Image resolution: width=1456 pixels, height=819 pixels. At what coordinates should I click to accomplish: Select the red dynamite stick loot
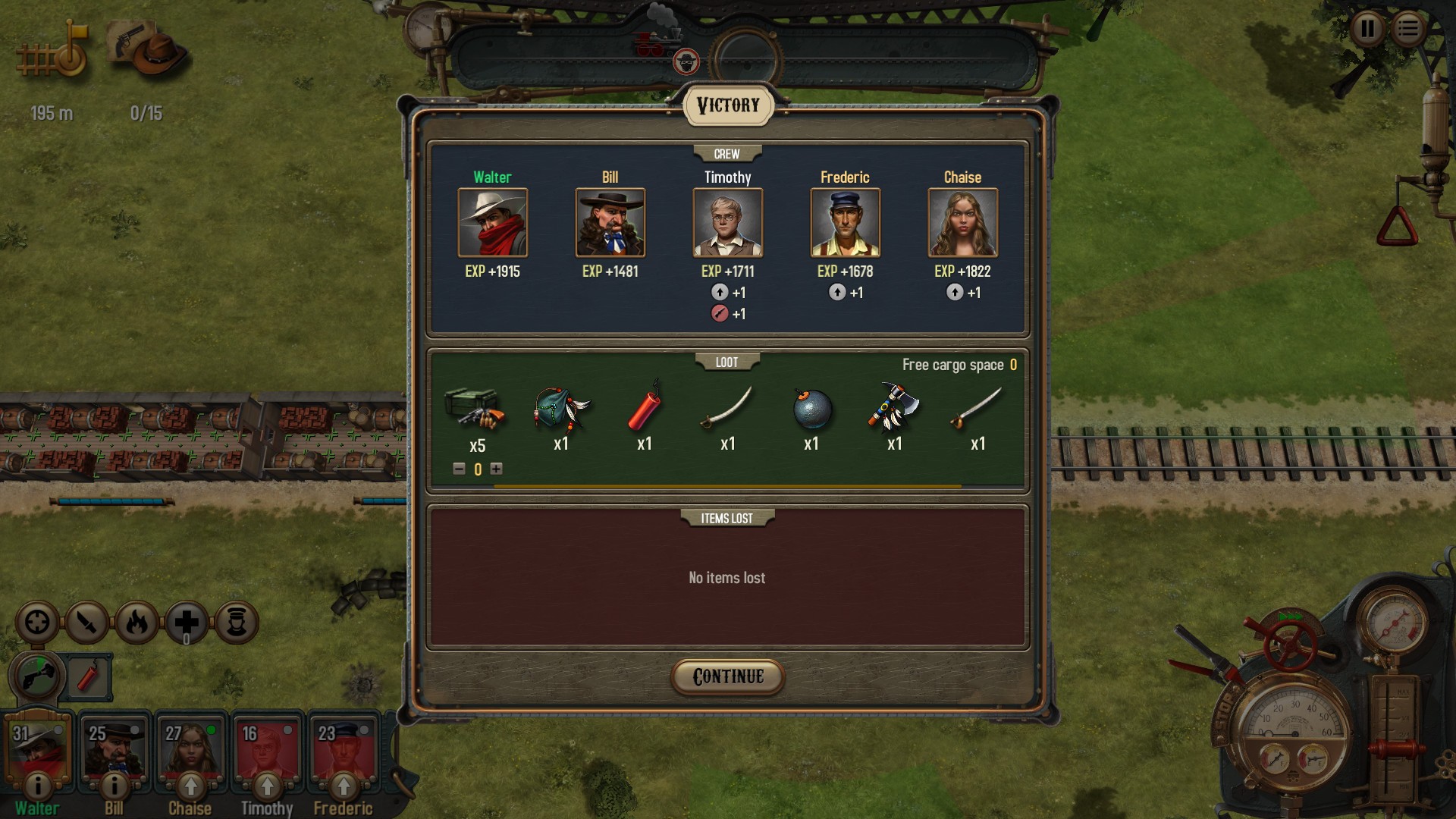tap(645, 409)
